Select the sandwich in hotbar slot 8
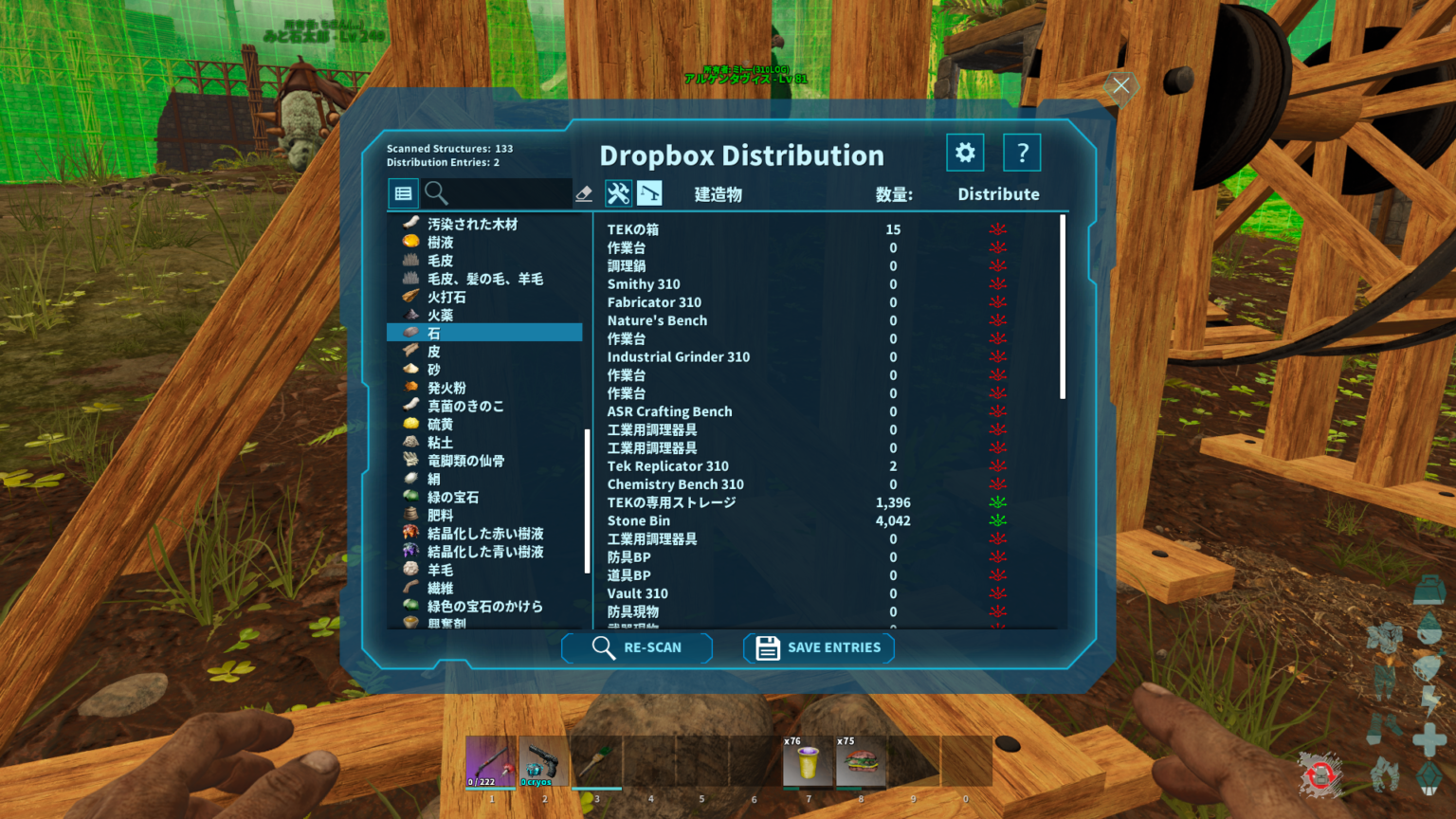Screen dimensions: 1456x819 click(861, 760)
